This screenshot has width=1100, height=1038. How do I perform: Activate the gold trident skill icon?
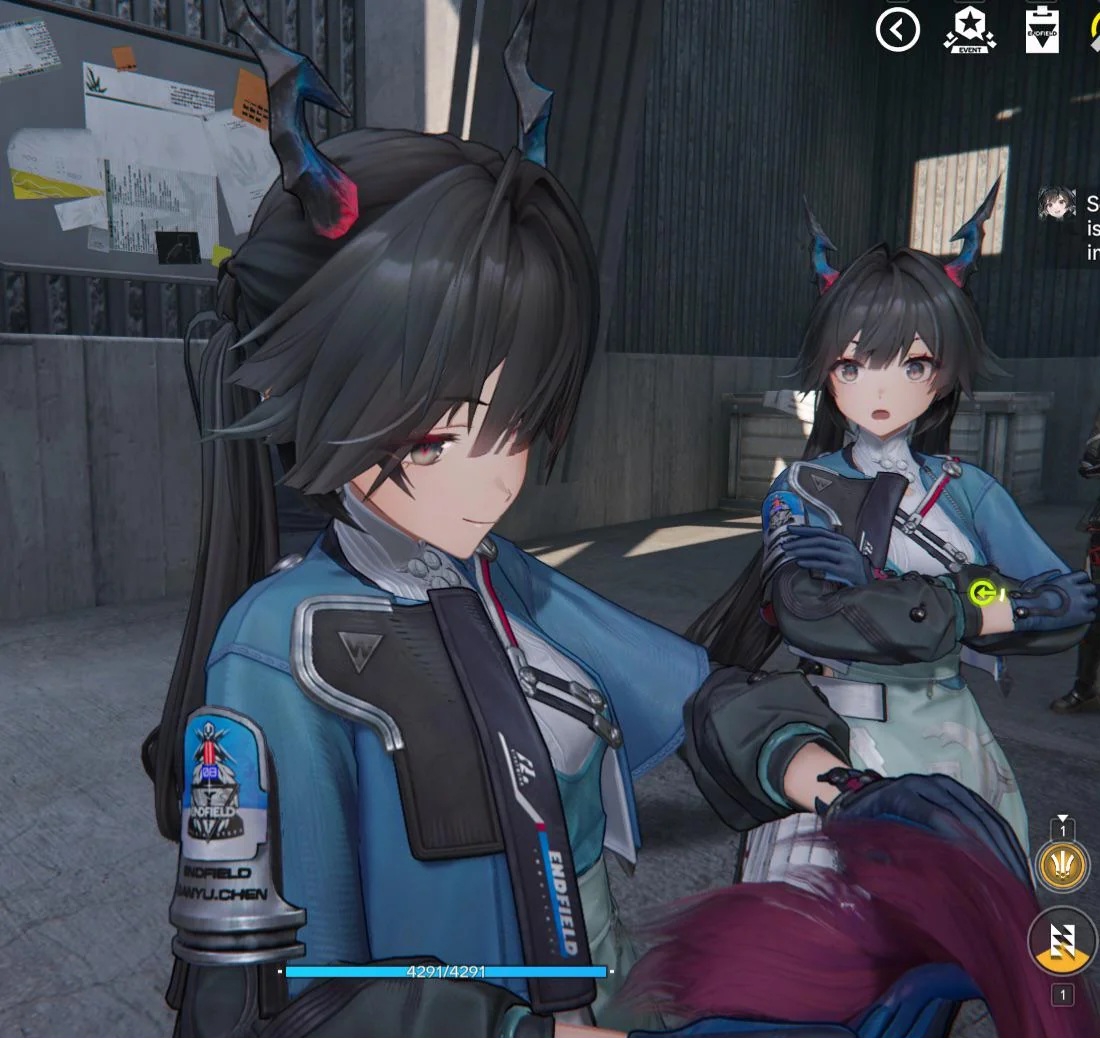click(1061, 865)
